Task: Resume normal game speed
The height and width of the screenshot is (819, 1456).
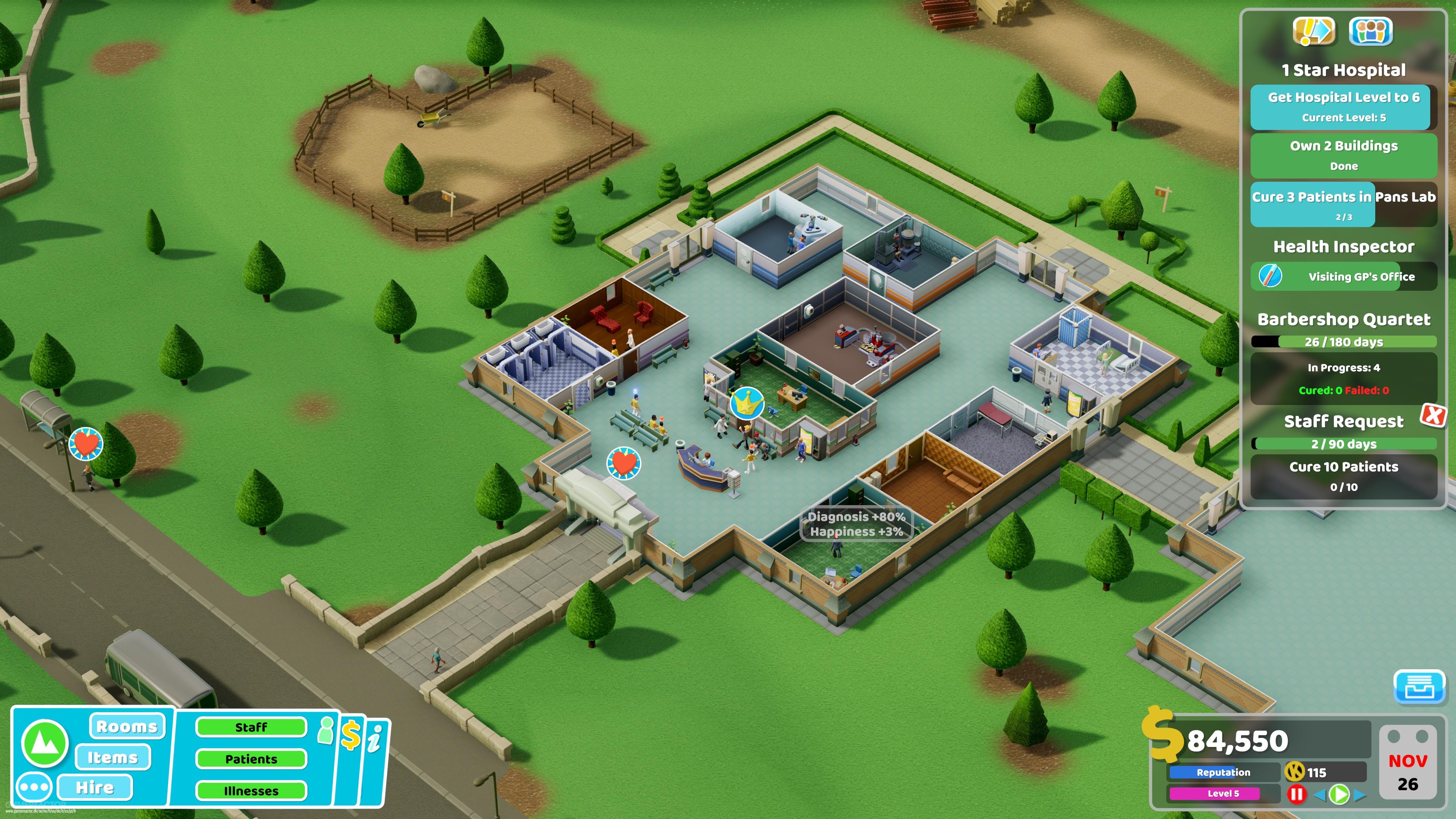Action: tap(1340, 795)
